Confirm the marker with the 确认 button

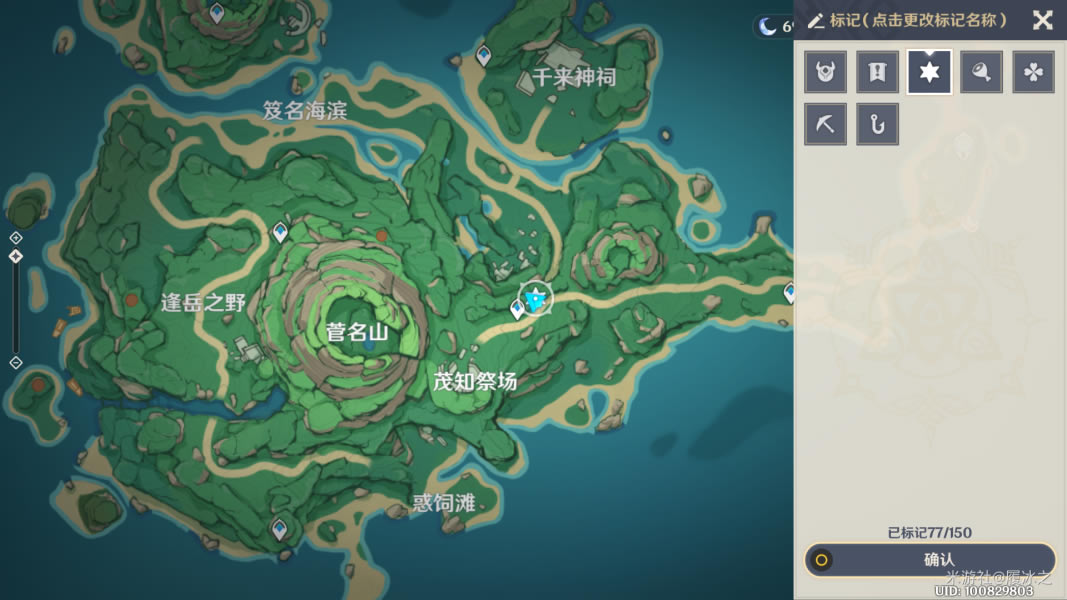tap(930, 560)
